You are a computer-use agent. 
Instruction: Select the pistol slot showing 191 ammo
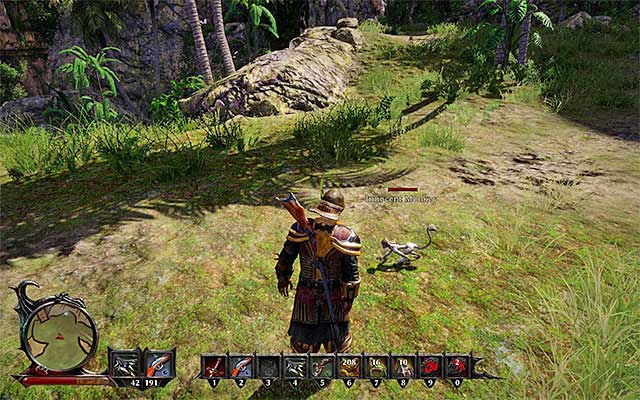[x=159, y=364]
